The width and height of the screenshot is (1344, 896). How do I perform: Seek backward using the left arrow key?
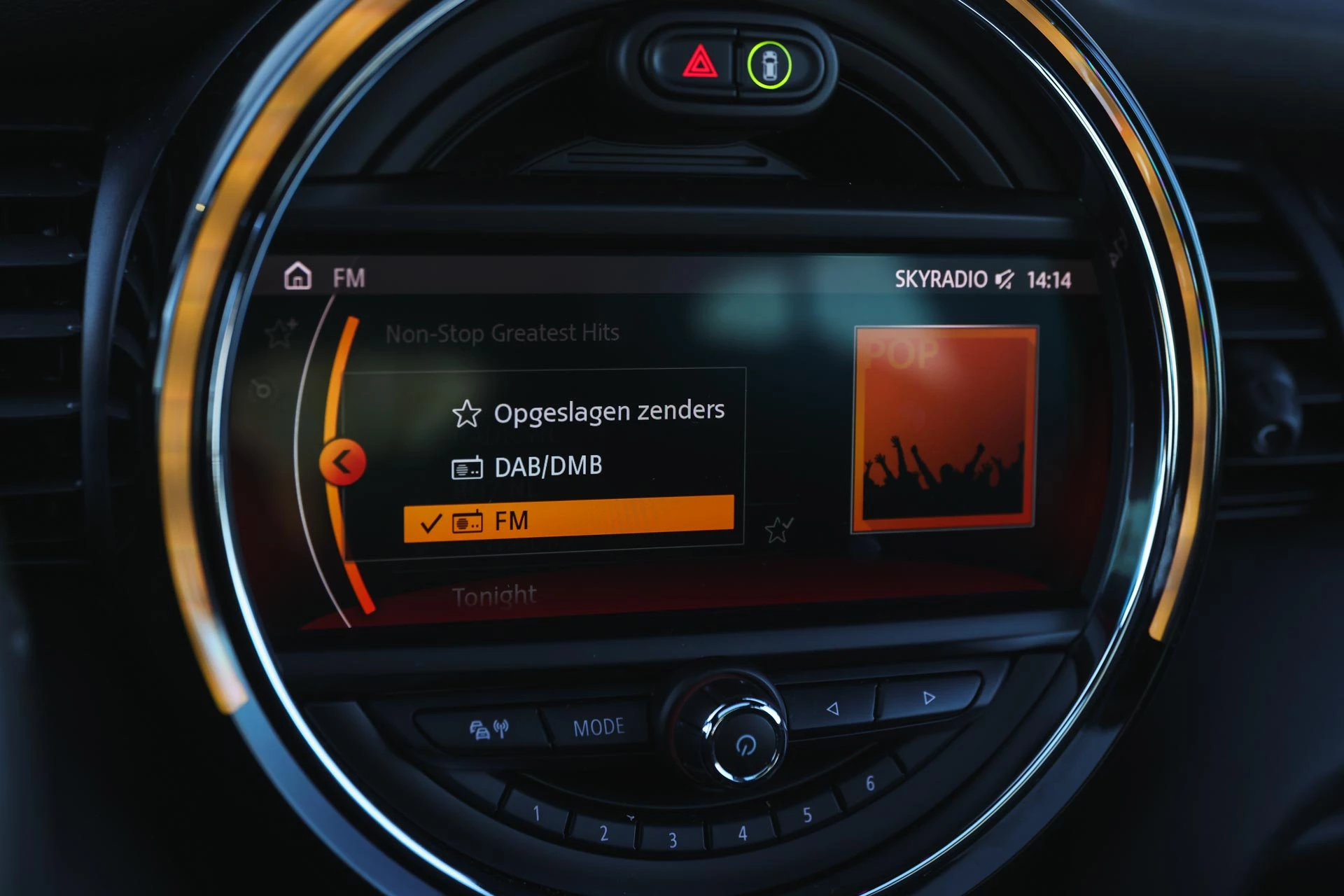834,709
